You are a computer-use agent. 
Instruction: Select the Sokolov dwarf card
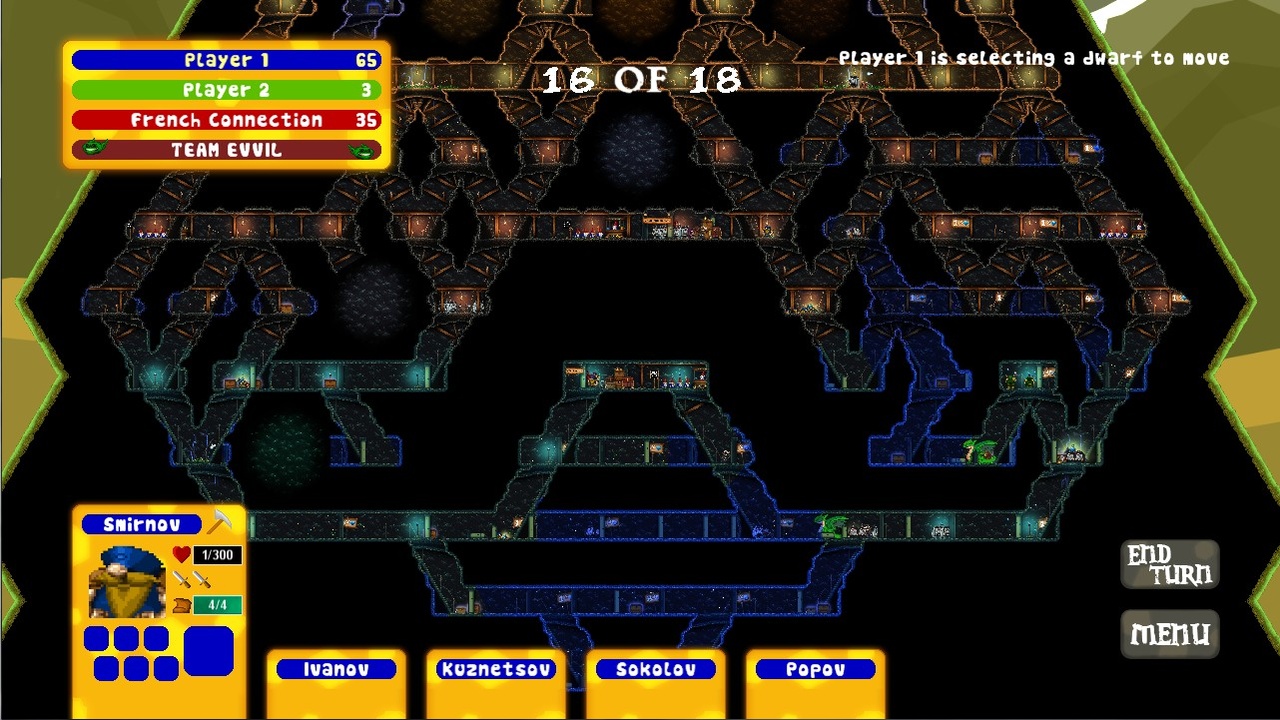pos(655,669)
